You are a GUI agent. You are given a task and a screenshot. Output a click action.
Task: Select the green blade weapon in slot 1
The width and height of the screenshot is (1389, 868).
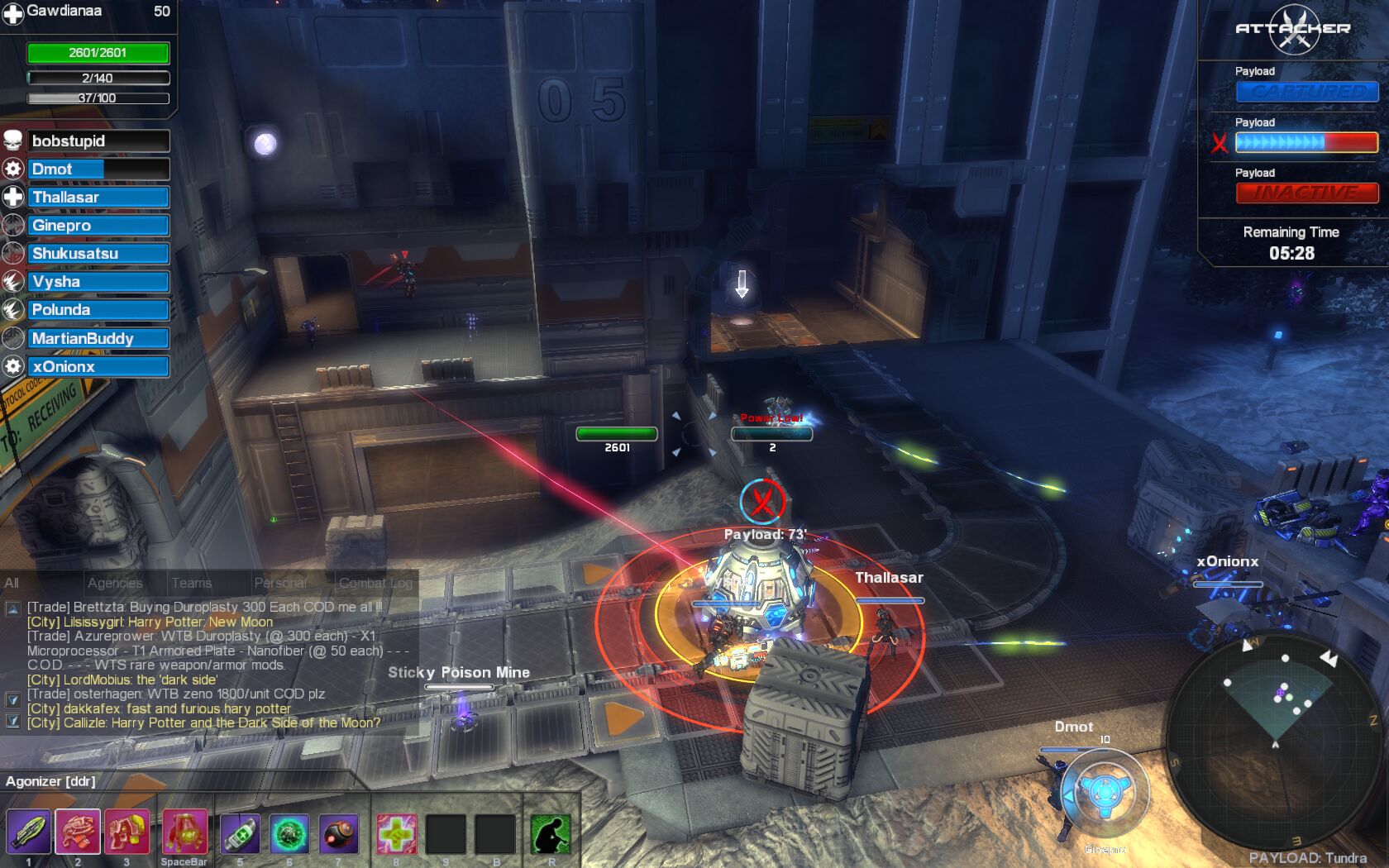point(29,832)
